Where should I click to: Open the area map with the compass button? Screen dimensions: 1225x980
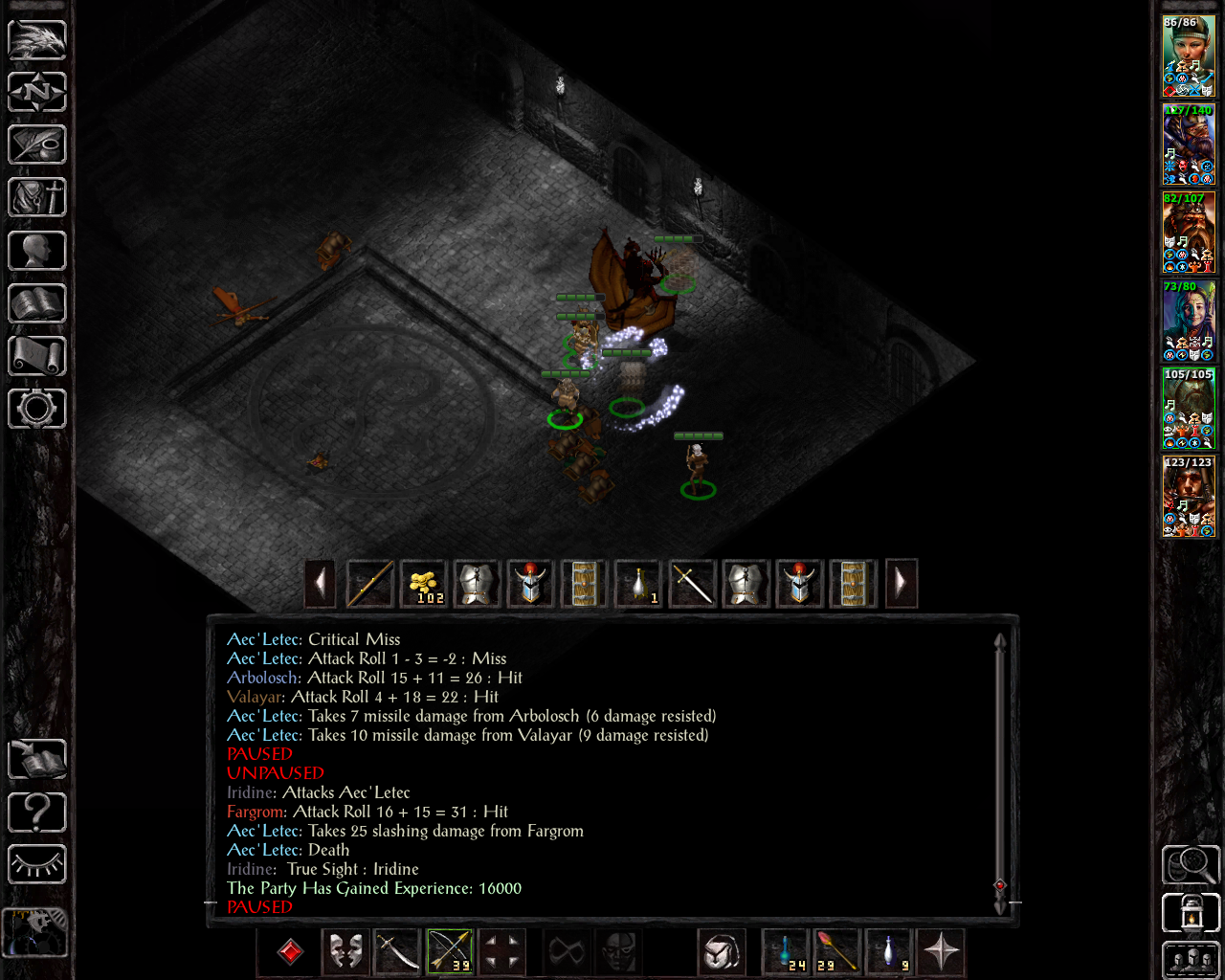pos(37,93)
